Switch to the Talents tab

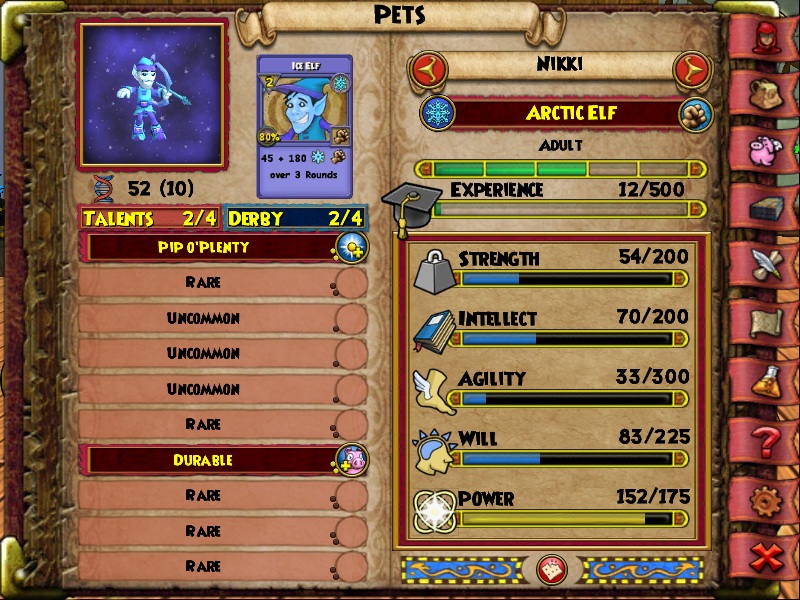(151, 218)
